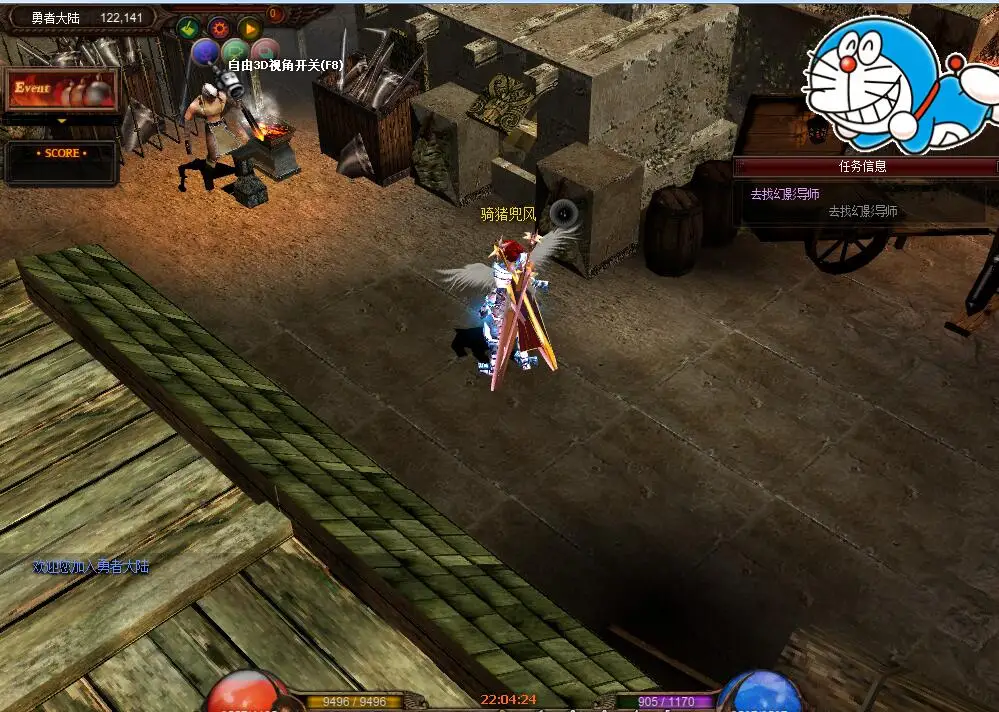Click the green broom round icon
The image size is (999, 712).
click(189, 28)
